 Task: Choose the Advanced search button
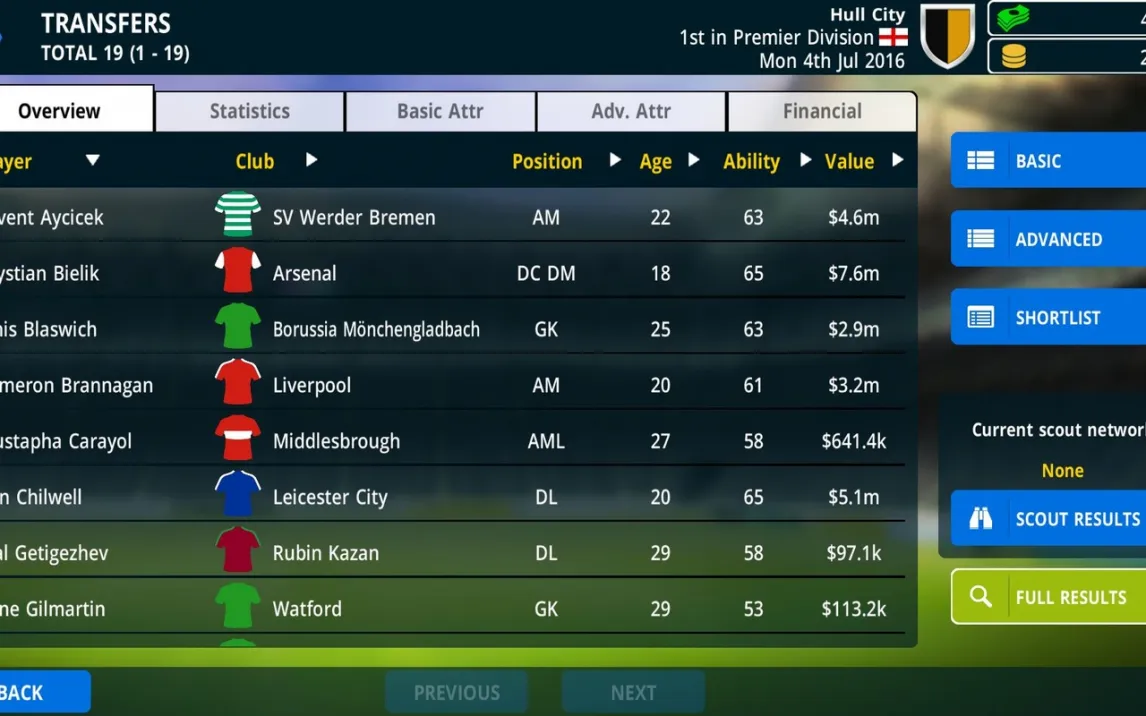click(1047, 239)
